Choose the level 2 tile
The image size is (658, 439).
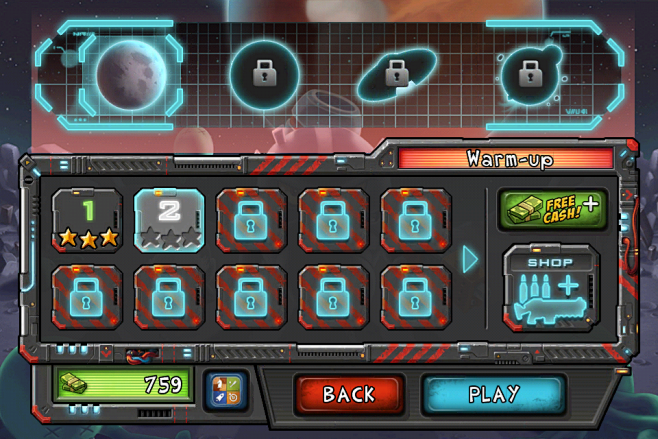tap(169, 220)
